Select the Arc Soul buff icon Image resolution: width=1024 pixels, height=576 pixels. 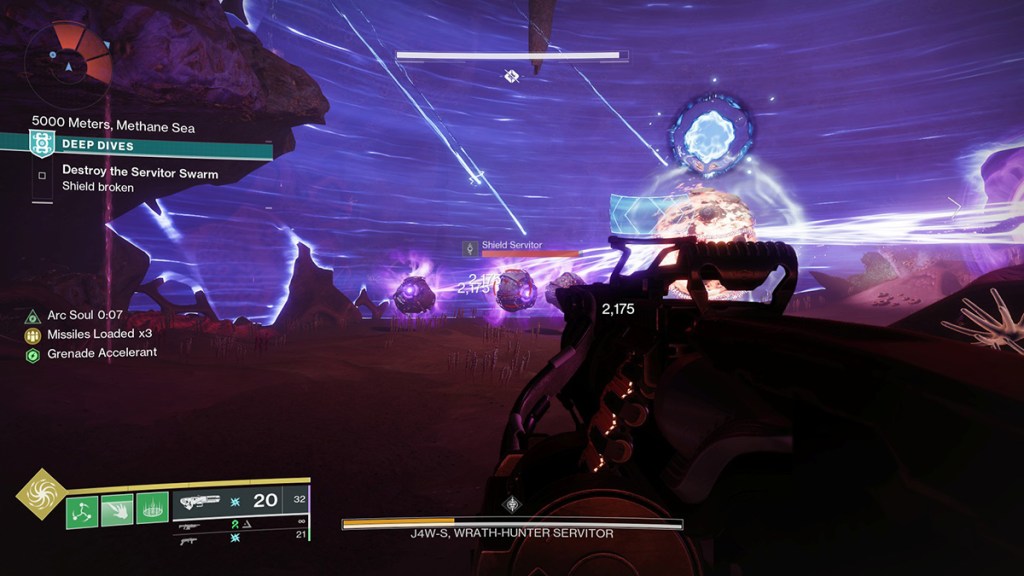(x=33, y=316)
